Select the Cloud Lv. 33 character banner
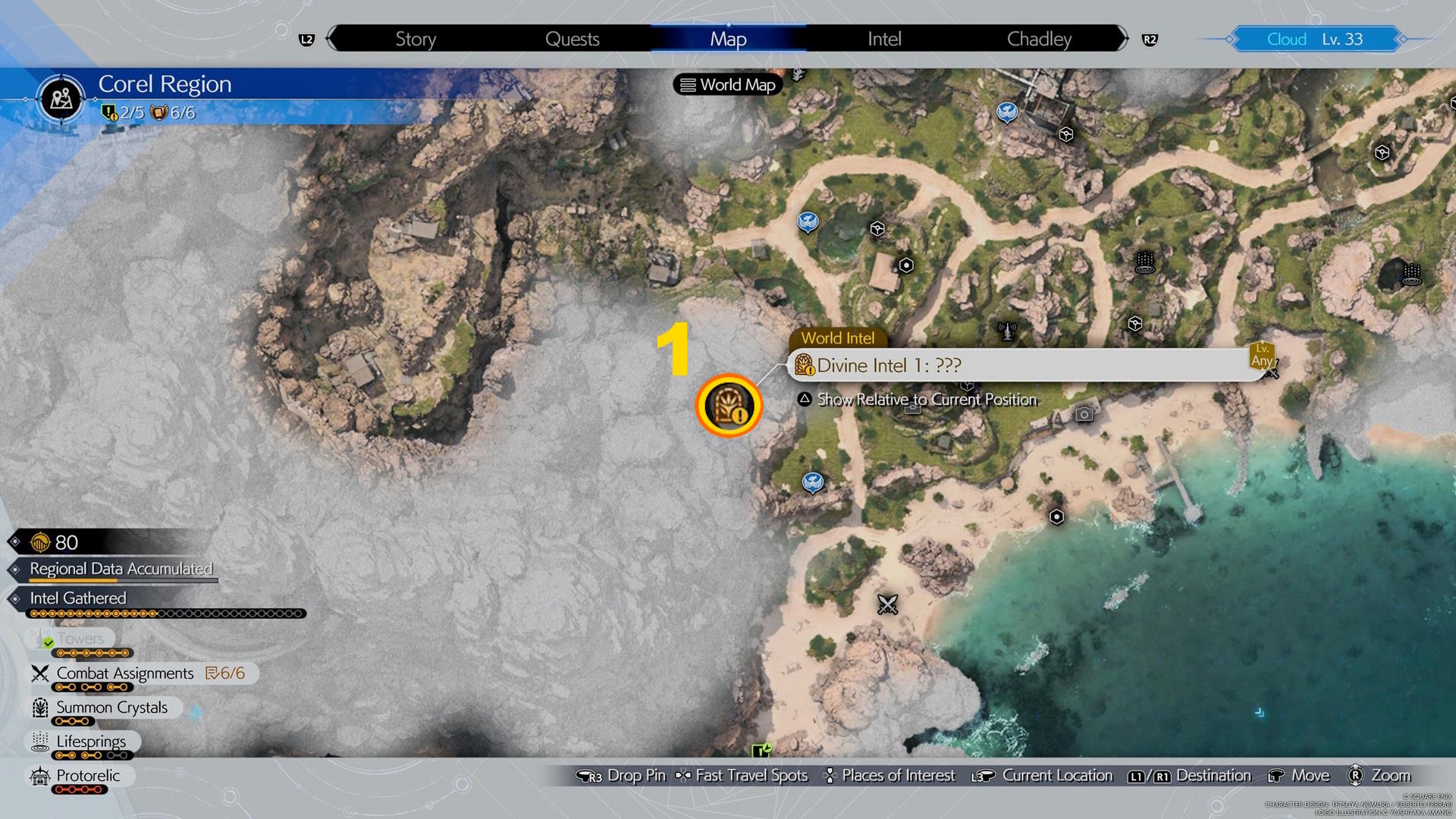This screenshot has width=1456, height=819. pos(1315,39)
